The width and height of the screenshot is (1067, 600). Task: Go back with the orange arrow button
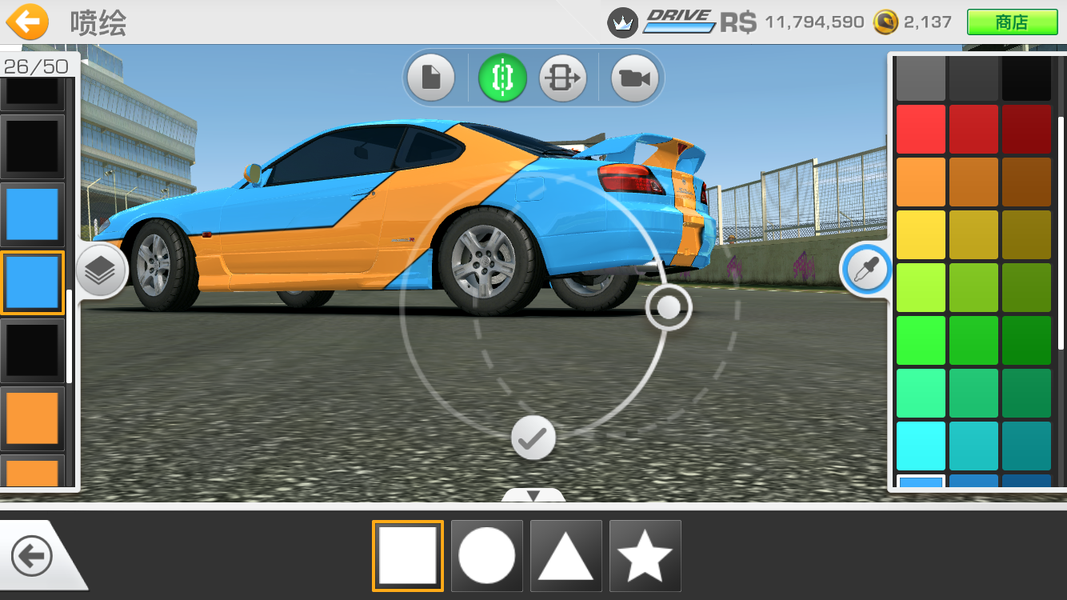coord(28,21)
